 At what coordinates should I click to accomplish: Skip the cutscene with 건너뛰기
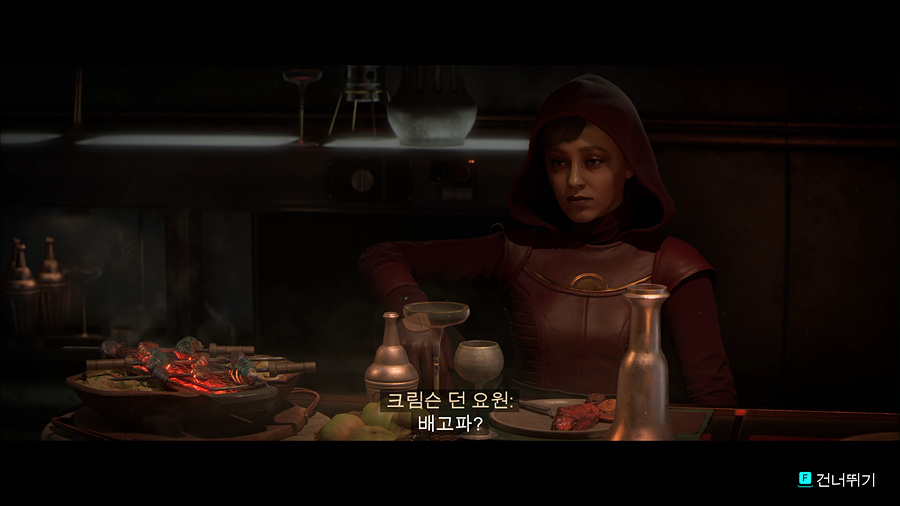(x=836, y=480)
